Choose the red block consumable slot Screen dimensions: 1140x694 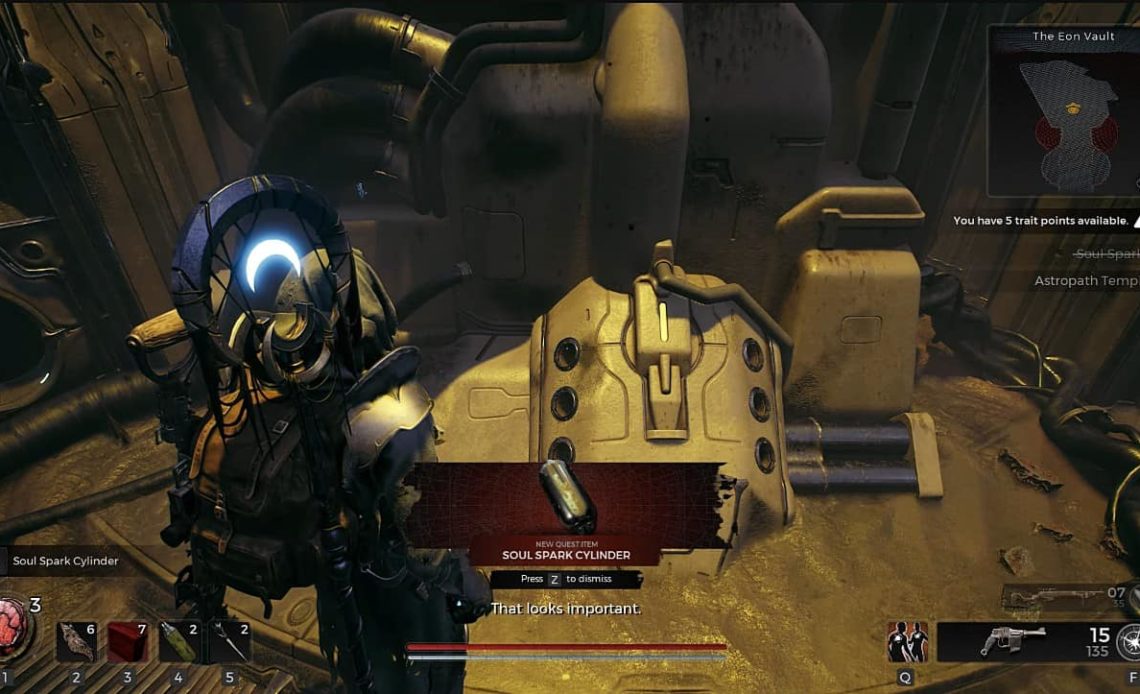click(128, 642)
